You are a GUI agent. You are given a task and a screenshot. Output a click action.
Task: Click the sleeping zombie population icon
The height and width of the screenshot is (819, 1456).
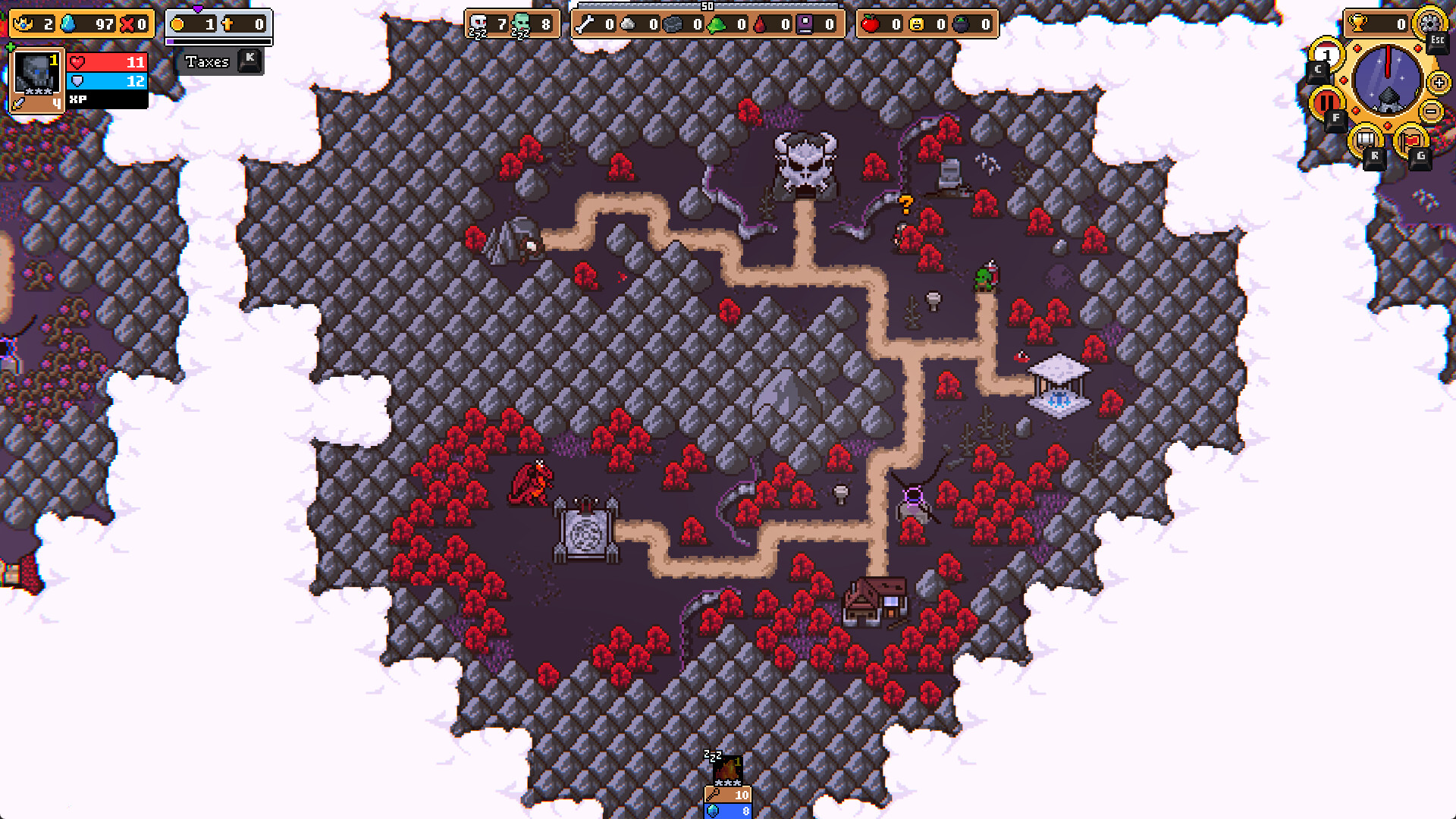click(520, 24)
